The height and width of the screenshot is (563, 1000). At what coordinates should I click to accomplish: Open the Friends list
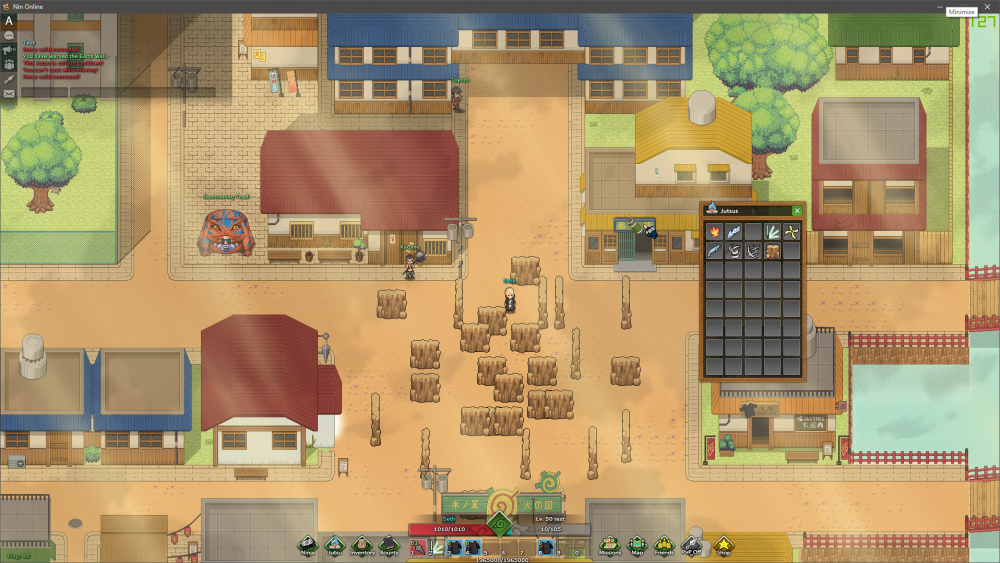[x=664, y=545]
